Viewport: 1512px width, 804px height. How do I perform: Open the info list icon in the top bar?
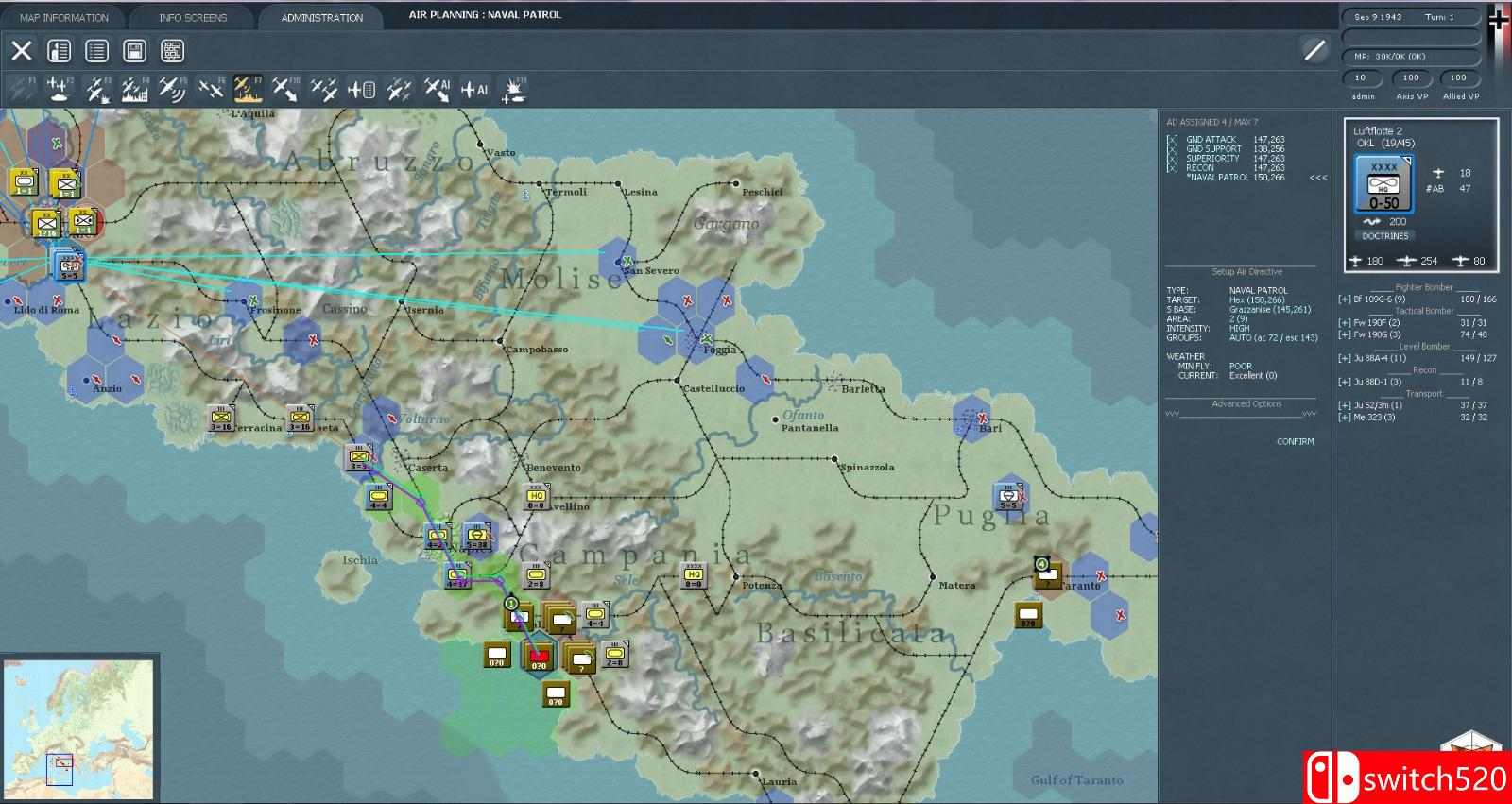pyautogui.click(x=96, y=51)
